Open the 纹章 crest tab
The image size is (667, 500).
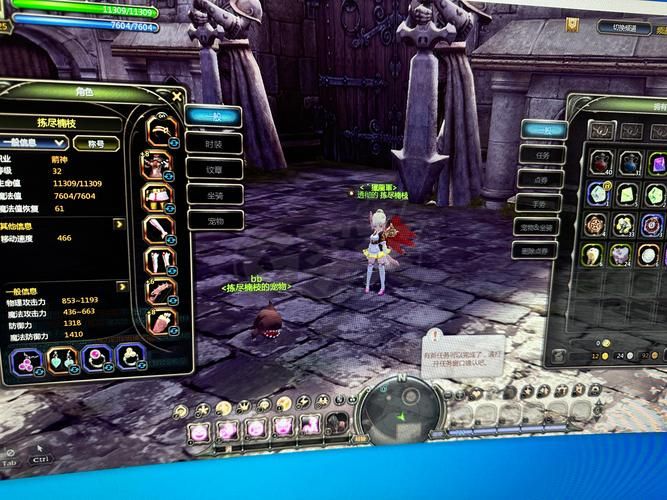214,169
